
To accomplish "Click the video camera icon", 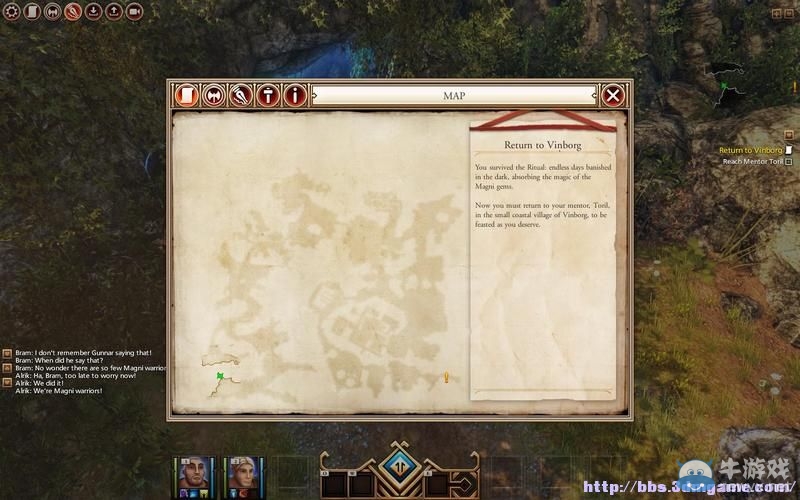I will click(134, 12).
